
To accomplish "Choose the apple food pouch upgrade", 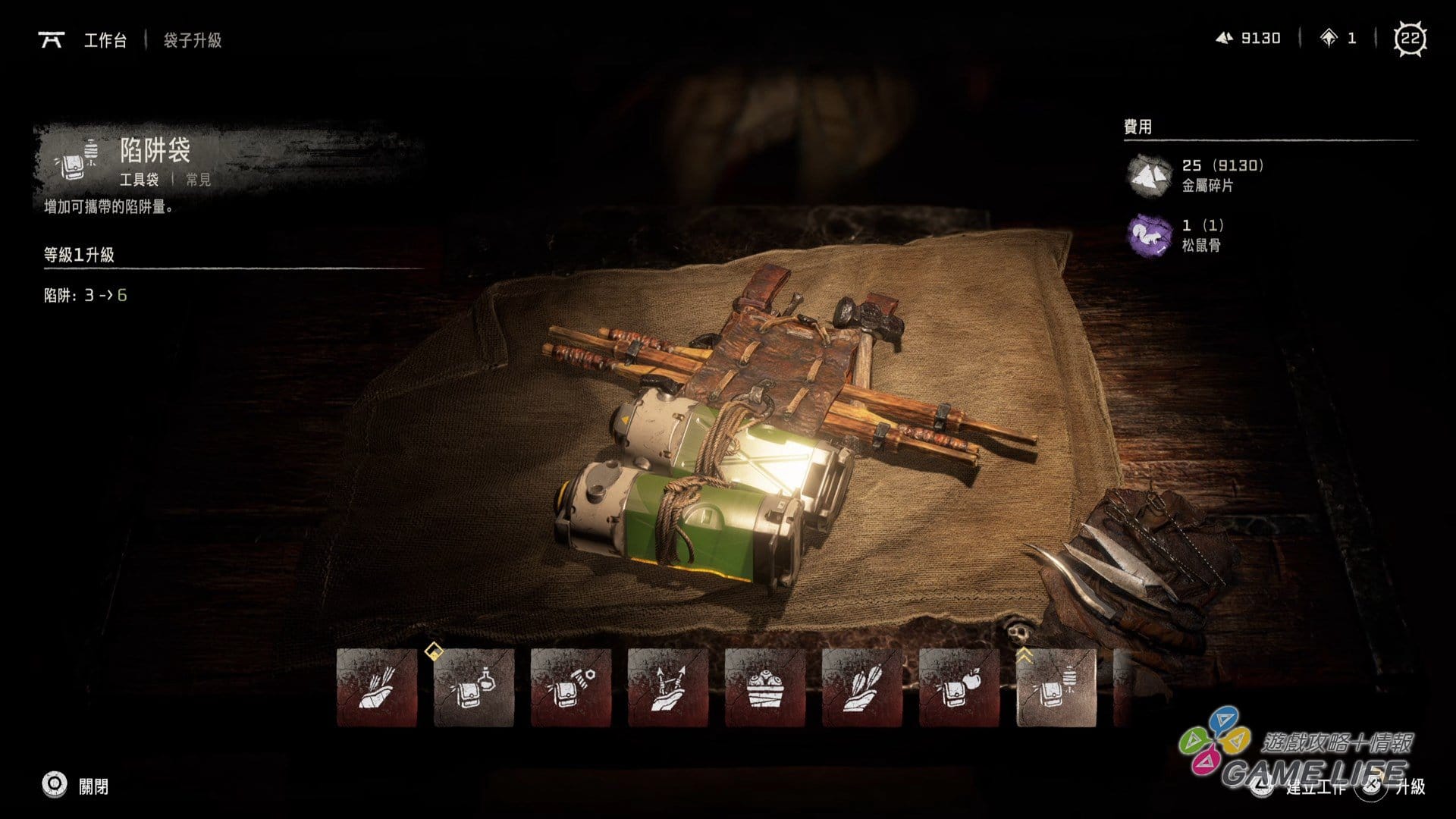I will (959, 688).
